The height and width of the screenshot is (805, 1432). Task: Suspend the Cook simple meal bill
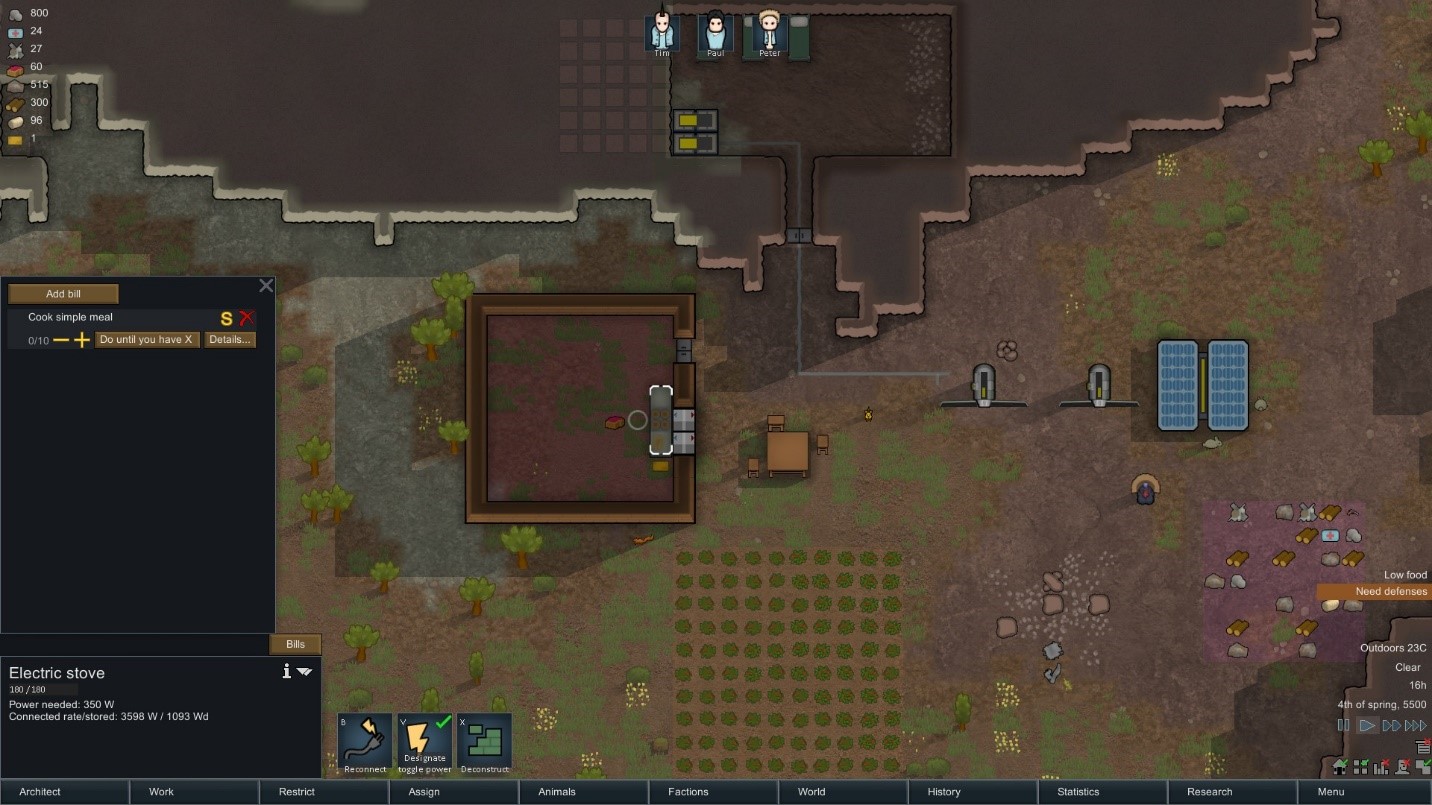[x=225, y=318]
